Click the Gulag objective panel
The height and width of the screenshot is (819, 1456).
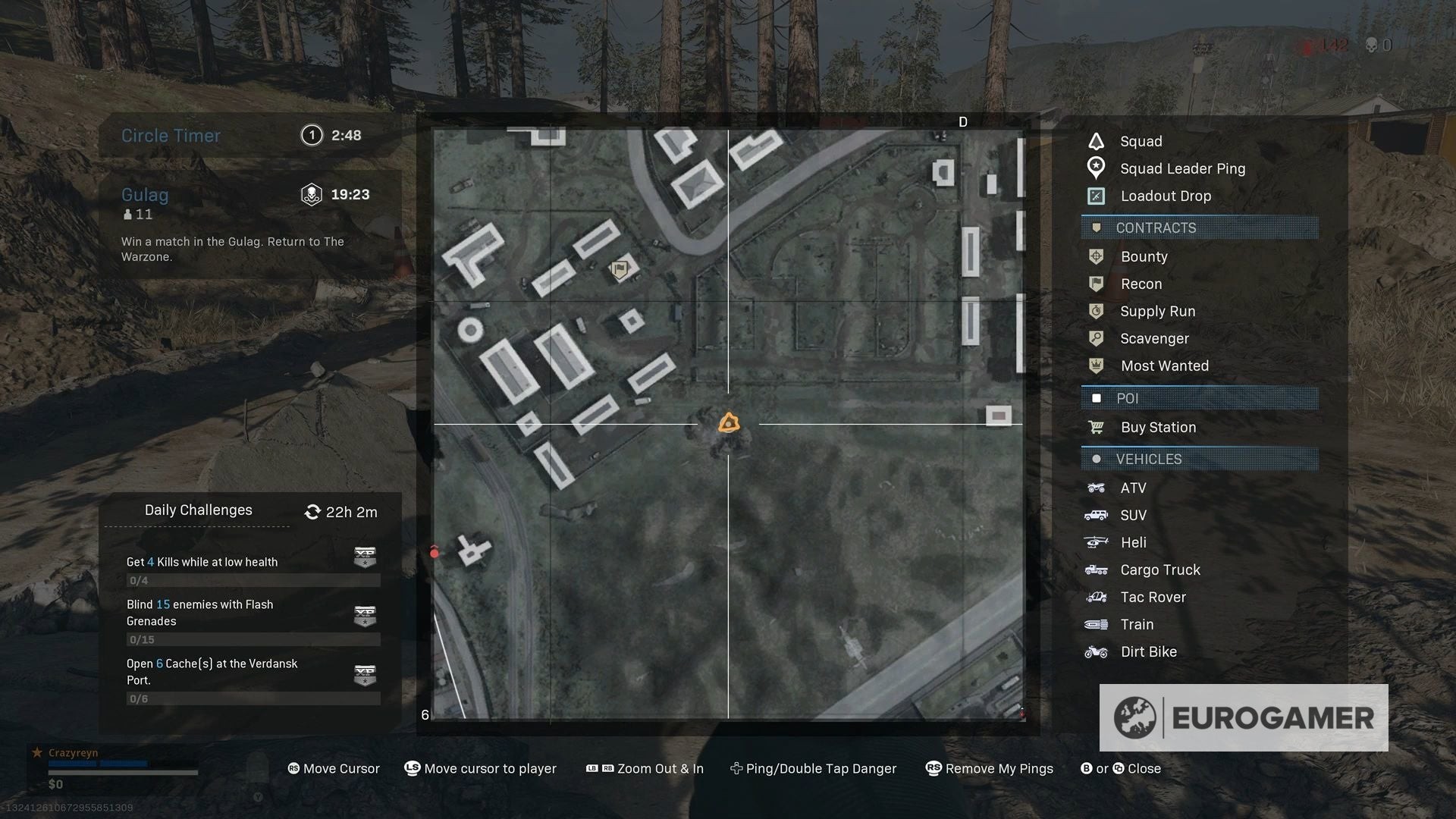pyautogui.click(x=249, y=224)
